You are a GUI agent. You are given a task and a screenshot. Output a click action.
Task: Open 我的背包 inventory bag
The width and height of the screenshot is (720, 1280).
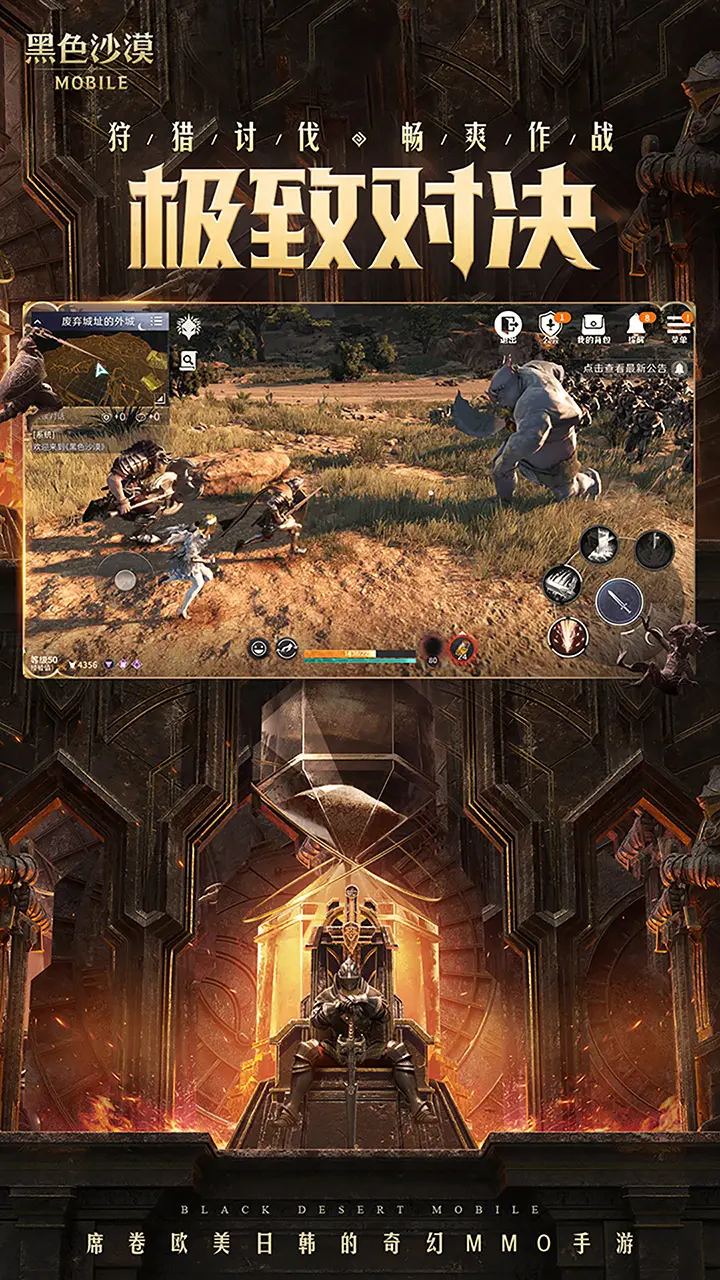(593, 326)
